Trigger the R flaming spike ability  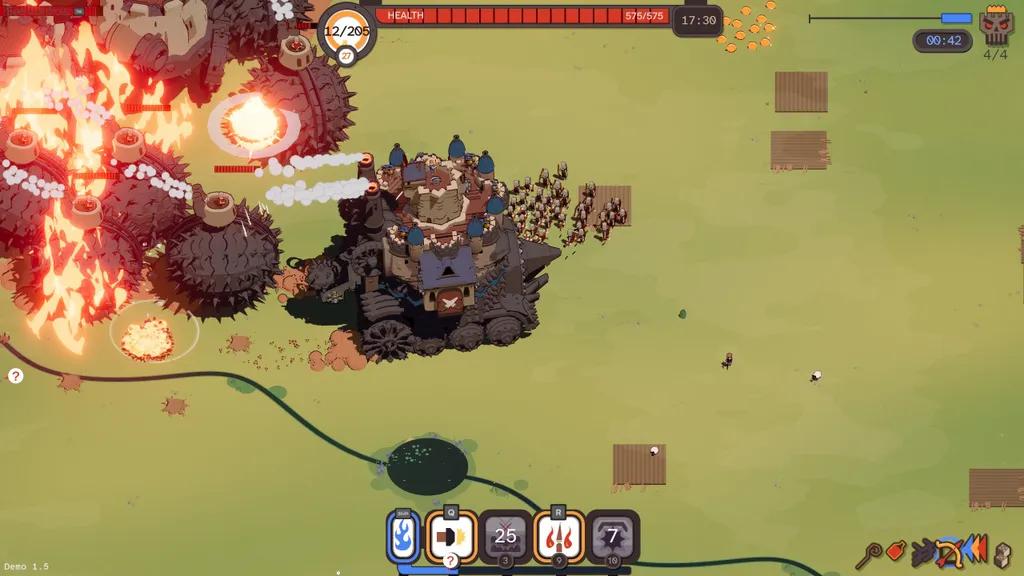pos(558,537)
